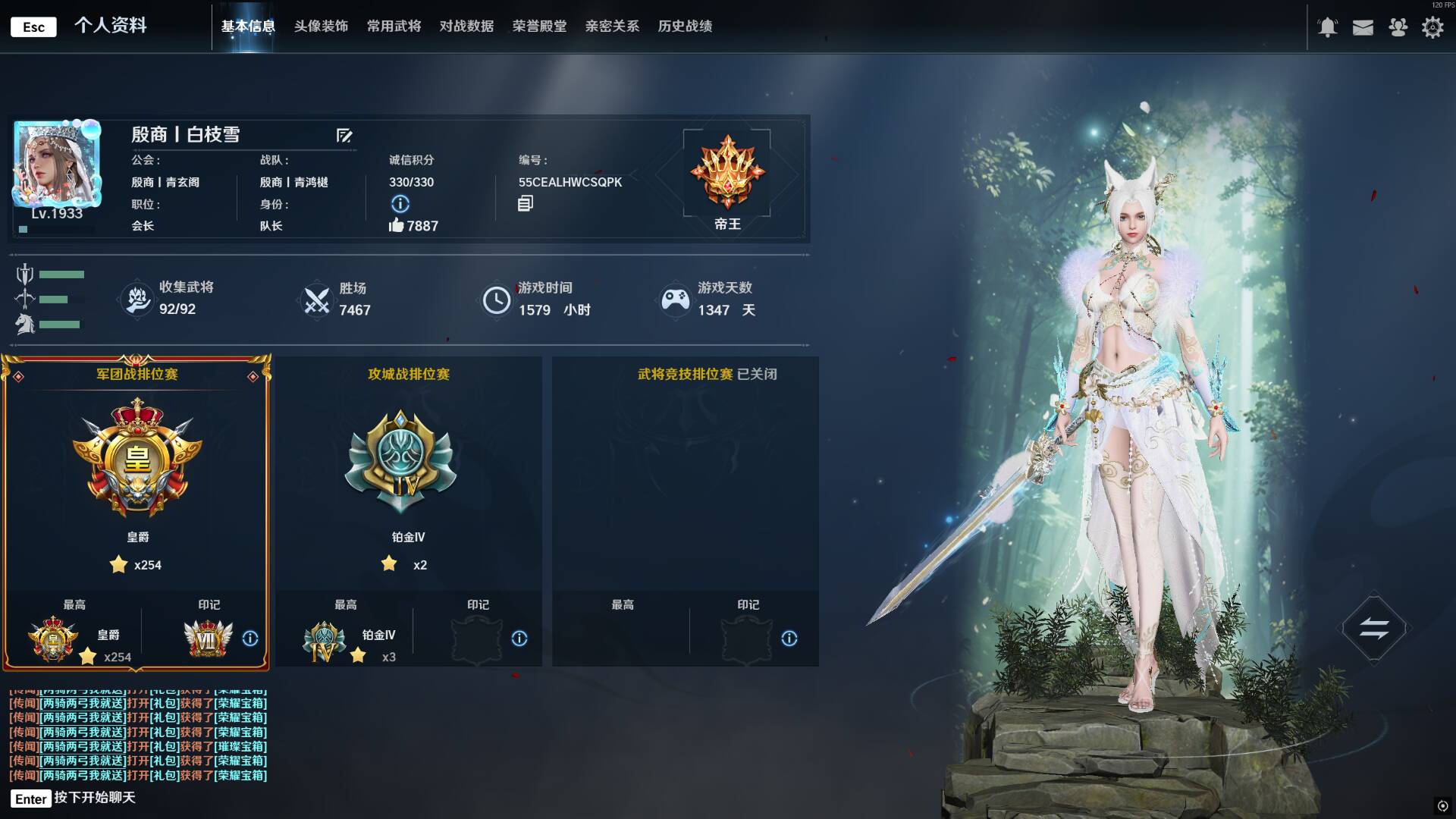
Task: Go to the 亲密关系 tab
Action: [612, 27]
